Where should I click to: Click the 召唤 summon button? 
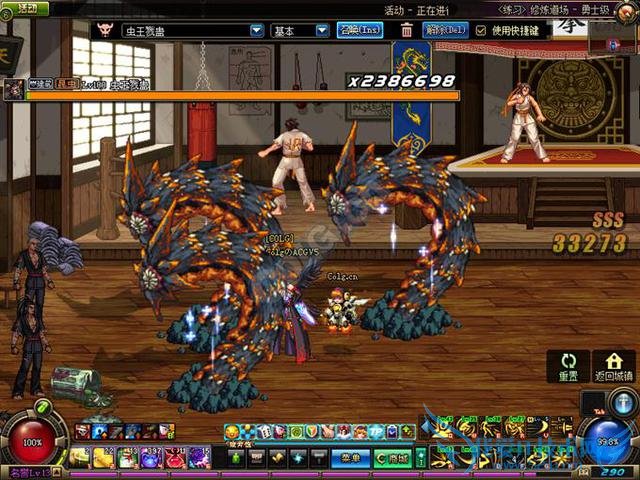coord(360,31)
